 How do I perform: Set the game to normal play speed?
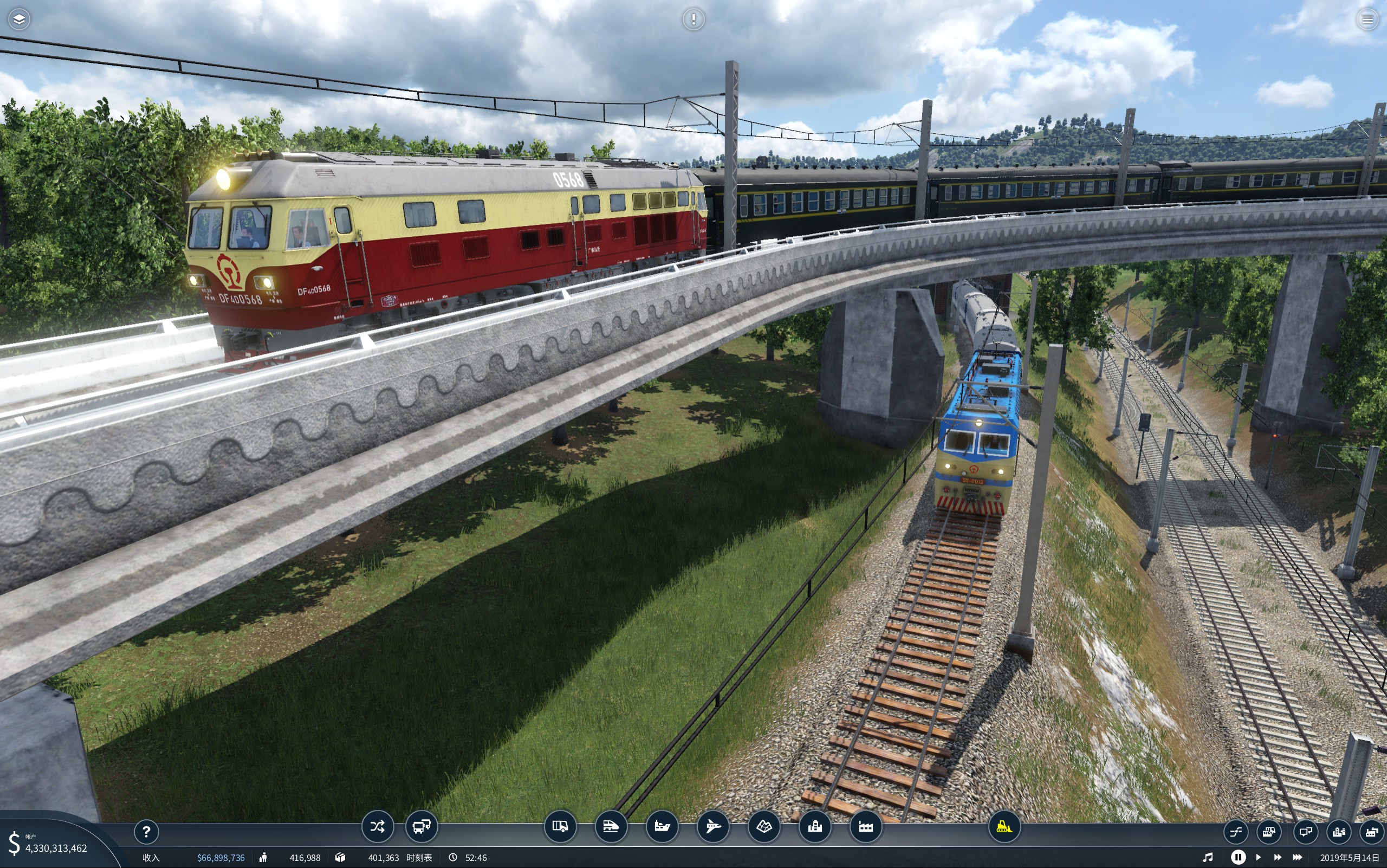1259,857
